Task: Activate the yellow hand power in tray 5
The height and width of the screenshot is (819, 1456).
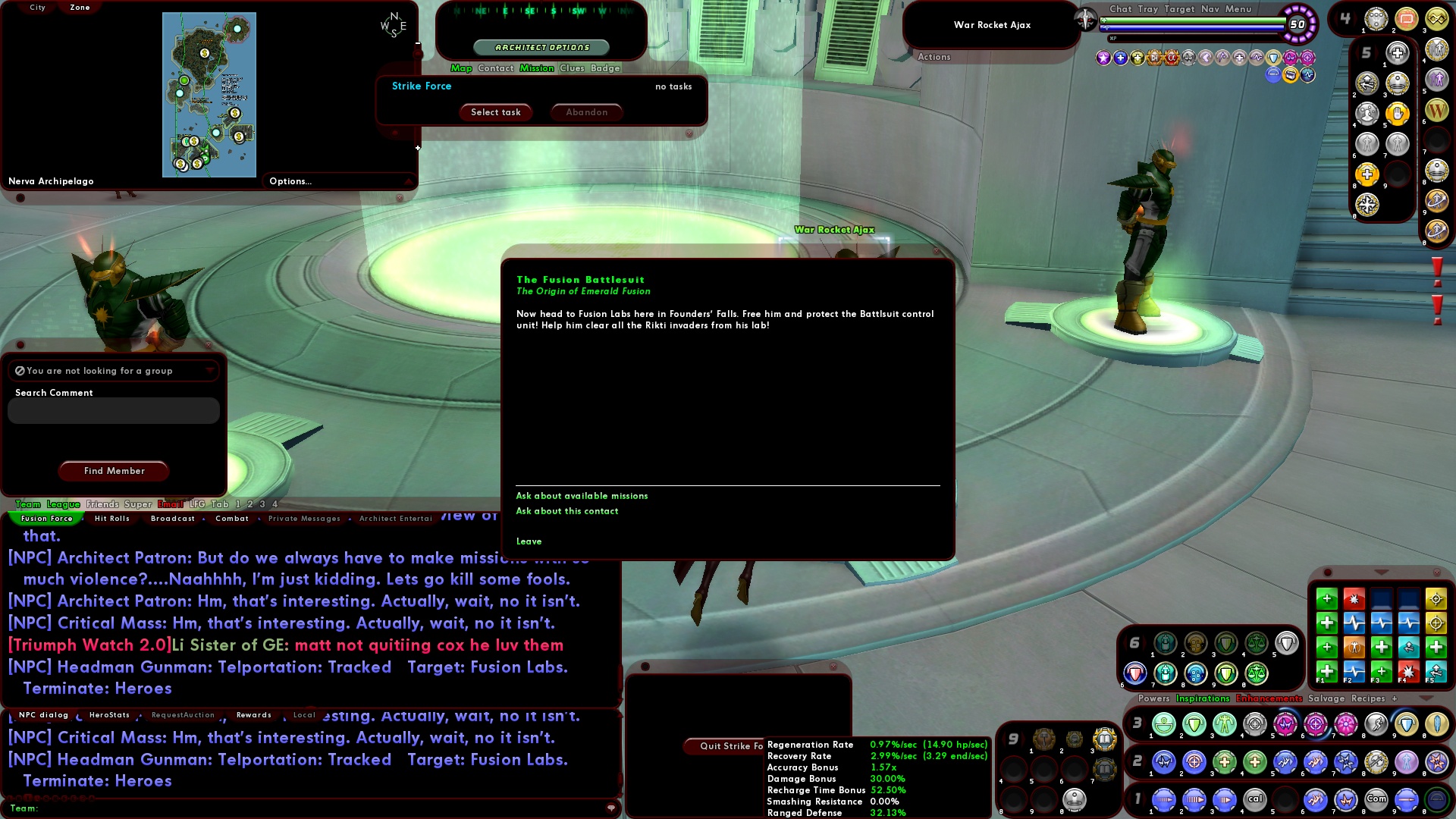Action: pyautogui.click(x=1398, y=113)
